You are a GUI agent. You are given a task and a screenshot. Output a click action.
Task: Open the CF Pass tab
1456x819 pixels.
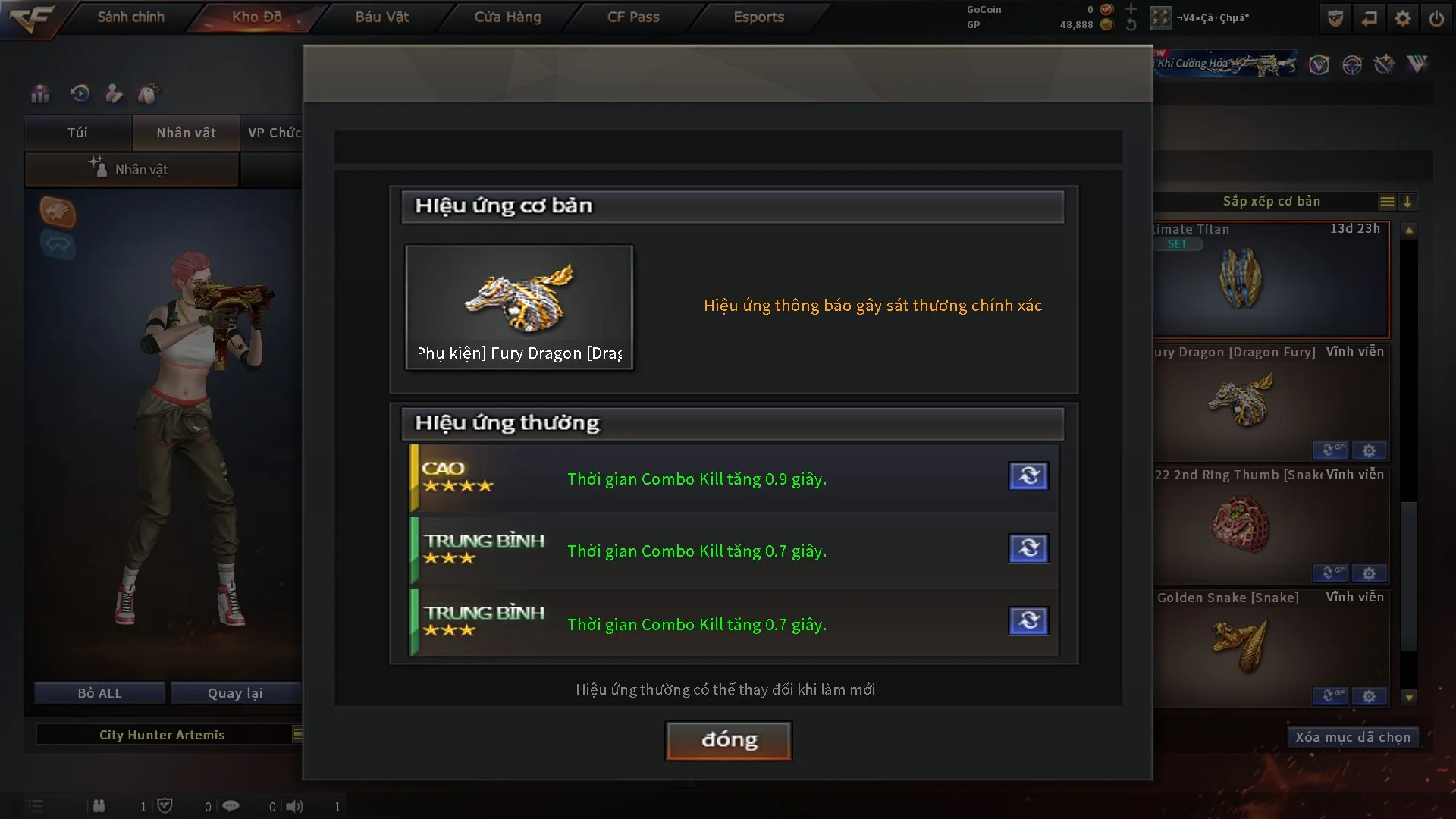[633, 17]
